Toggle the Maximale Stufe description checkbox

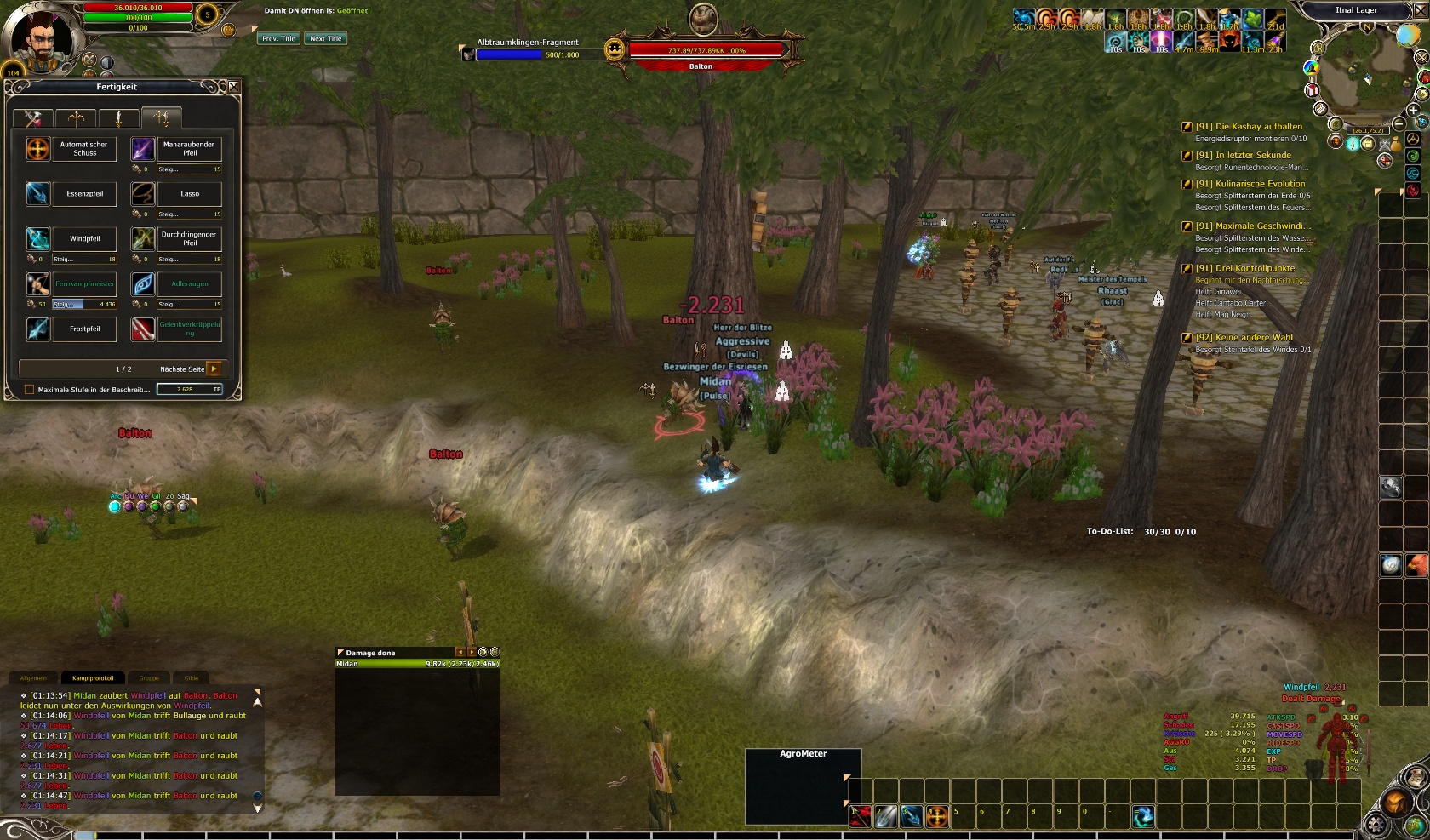30,390
